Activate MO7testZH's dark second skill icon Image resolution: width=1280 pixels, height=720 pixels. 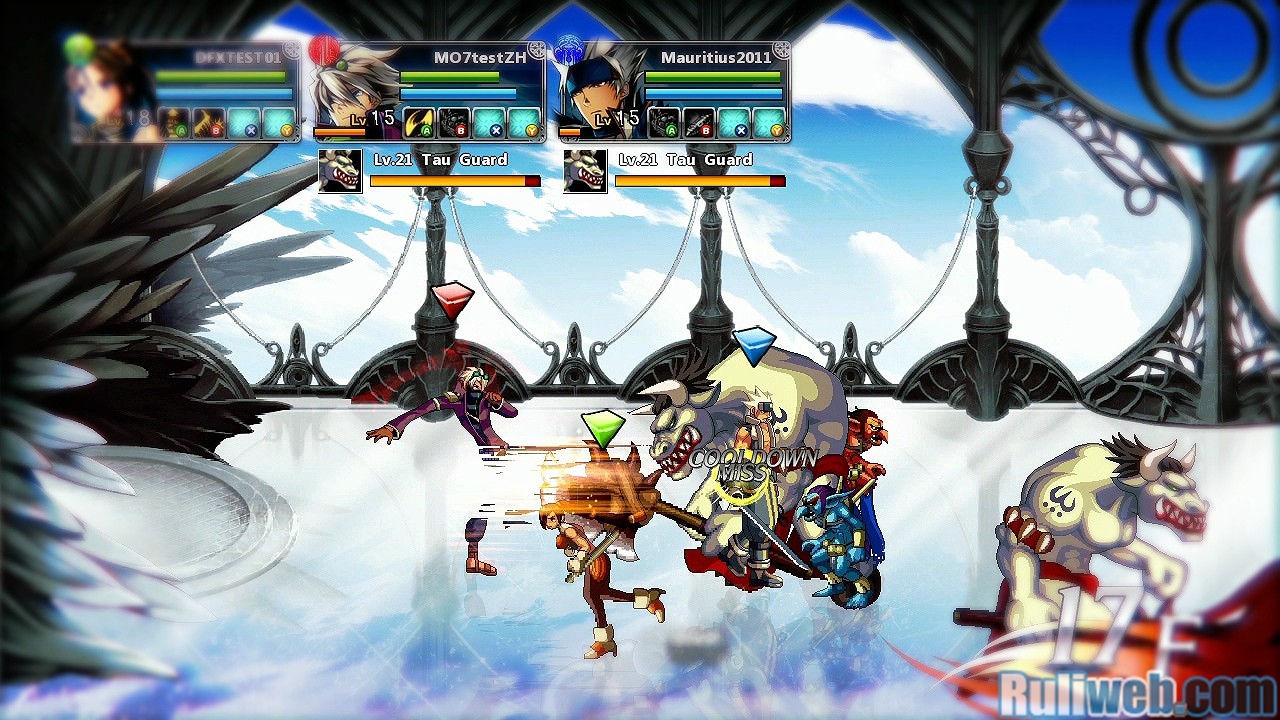click(455, 122)
